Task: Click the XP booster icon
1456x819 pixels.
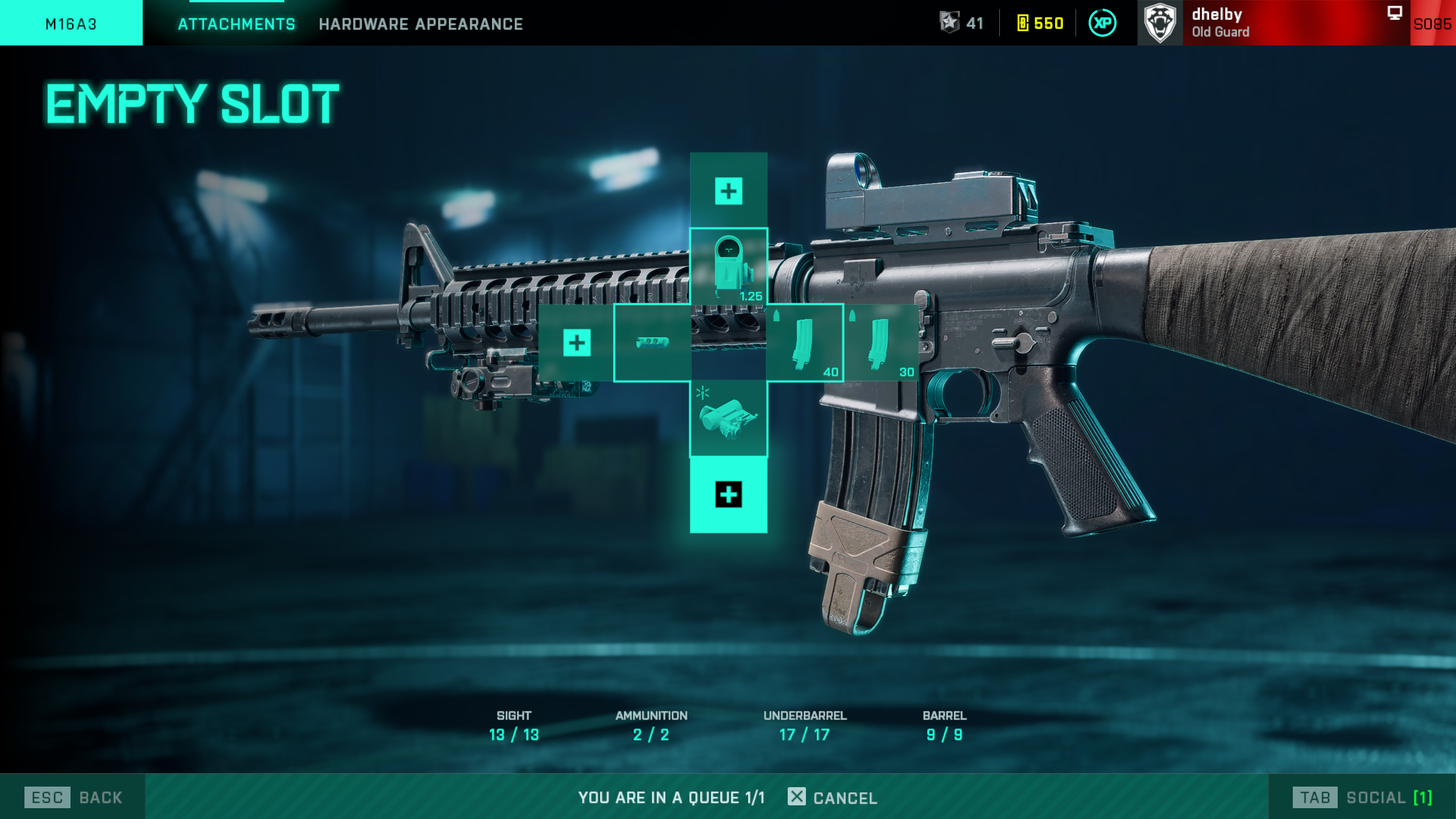Action: [1102, 23]
